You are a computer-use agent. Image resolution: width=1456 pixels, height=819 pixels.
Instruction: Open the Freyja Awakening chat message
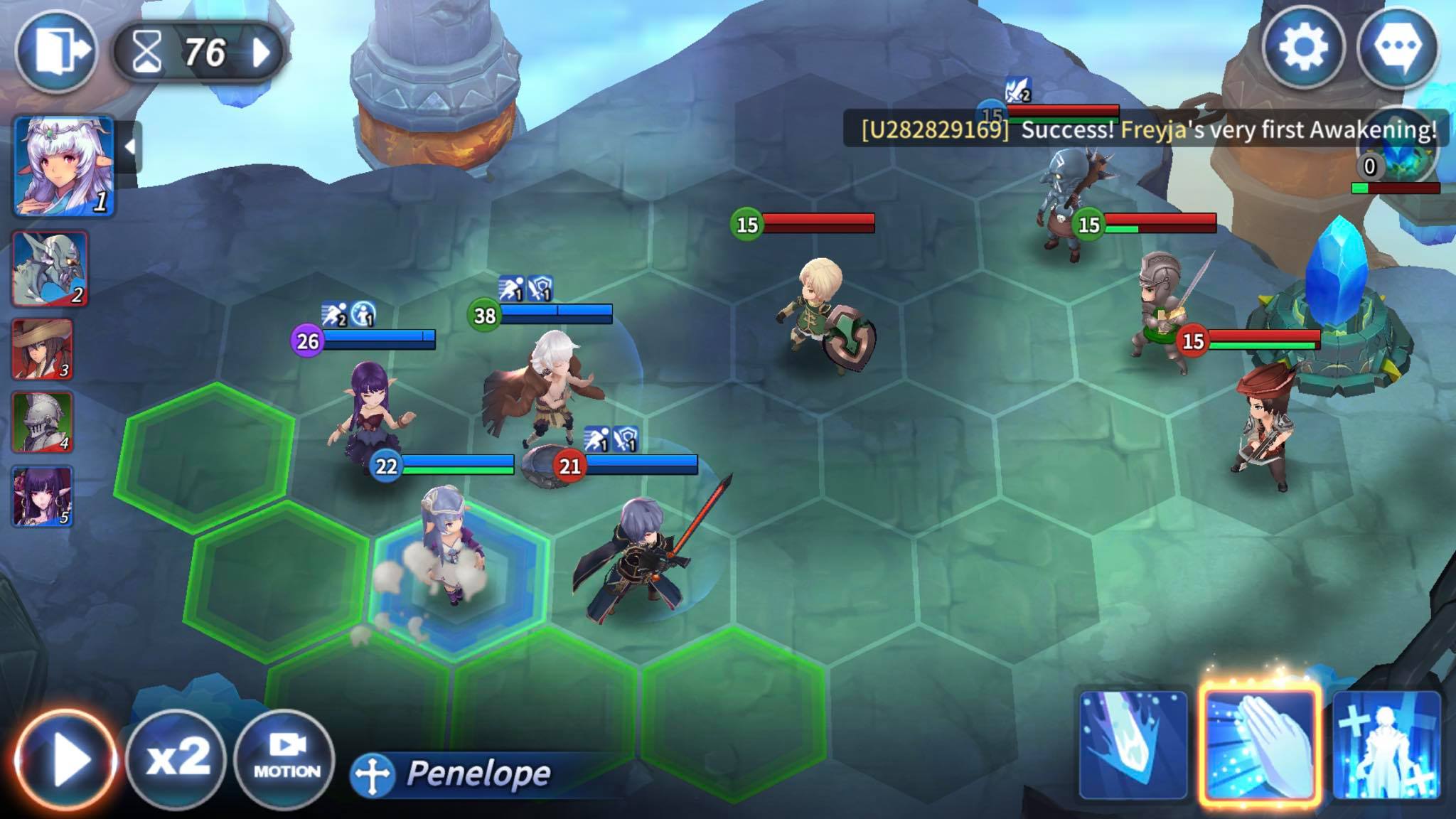click(x=1146, y=129)
